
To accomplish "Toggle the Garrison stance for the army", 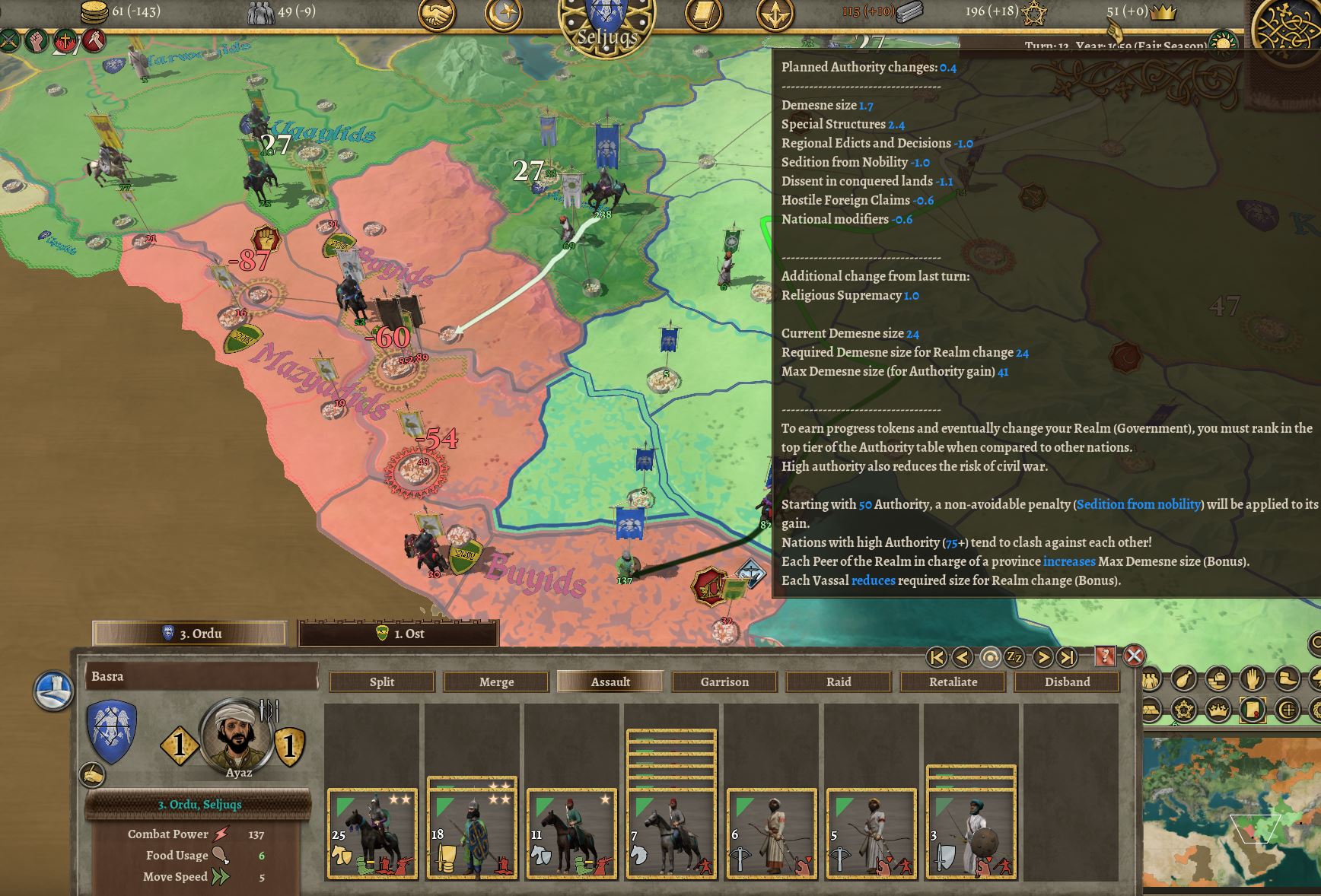I will (x=723, y=682).
